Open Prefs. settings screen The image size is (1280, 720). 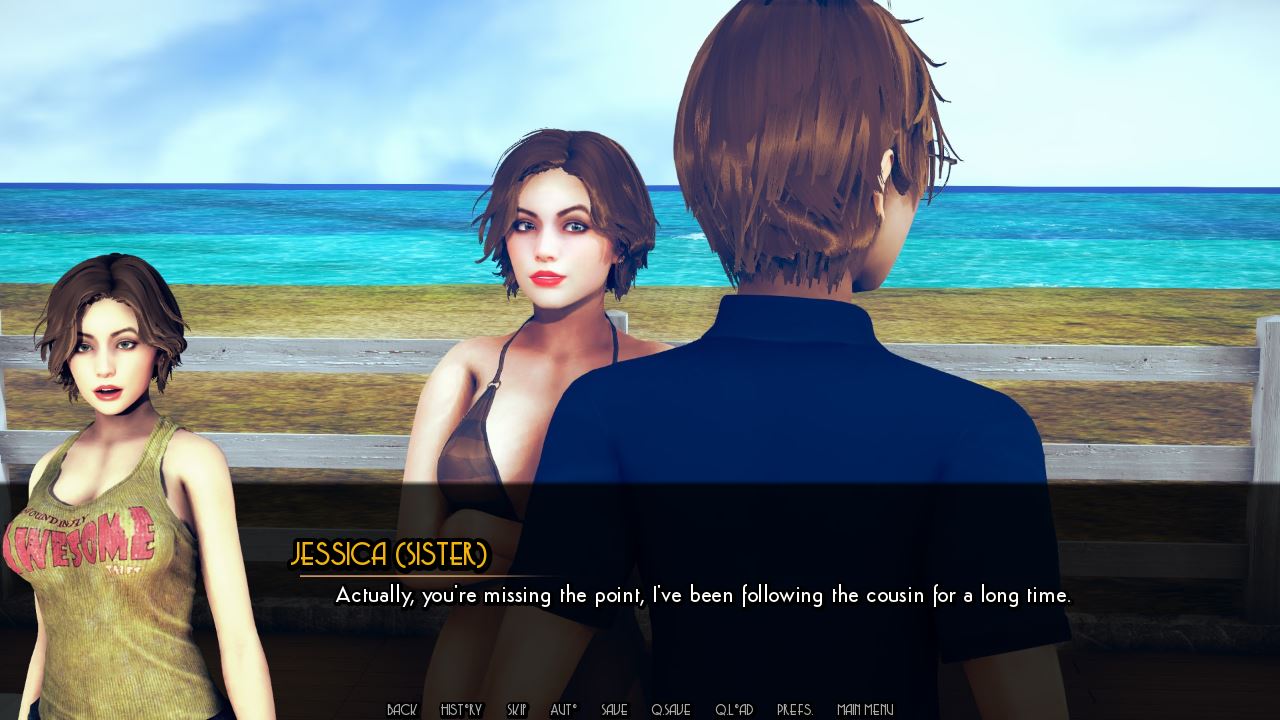point(795,710)
